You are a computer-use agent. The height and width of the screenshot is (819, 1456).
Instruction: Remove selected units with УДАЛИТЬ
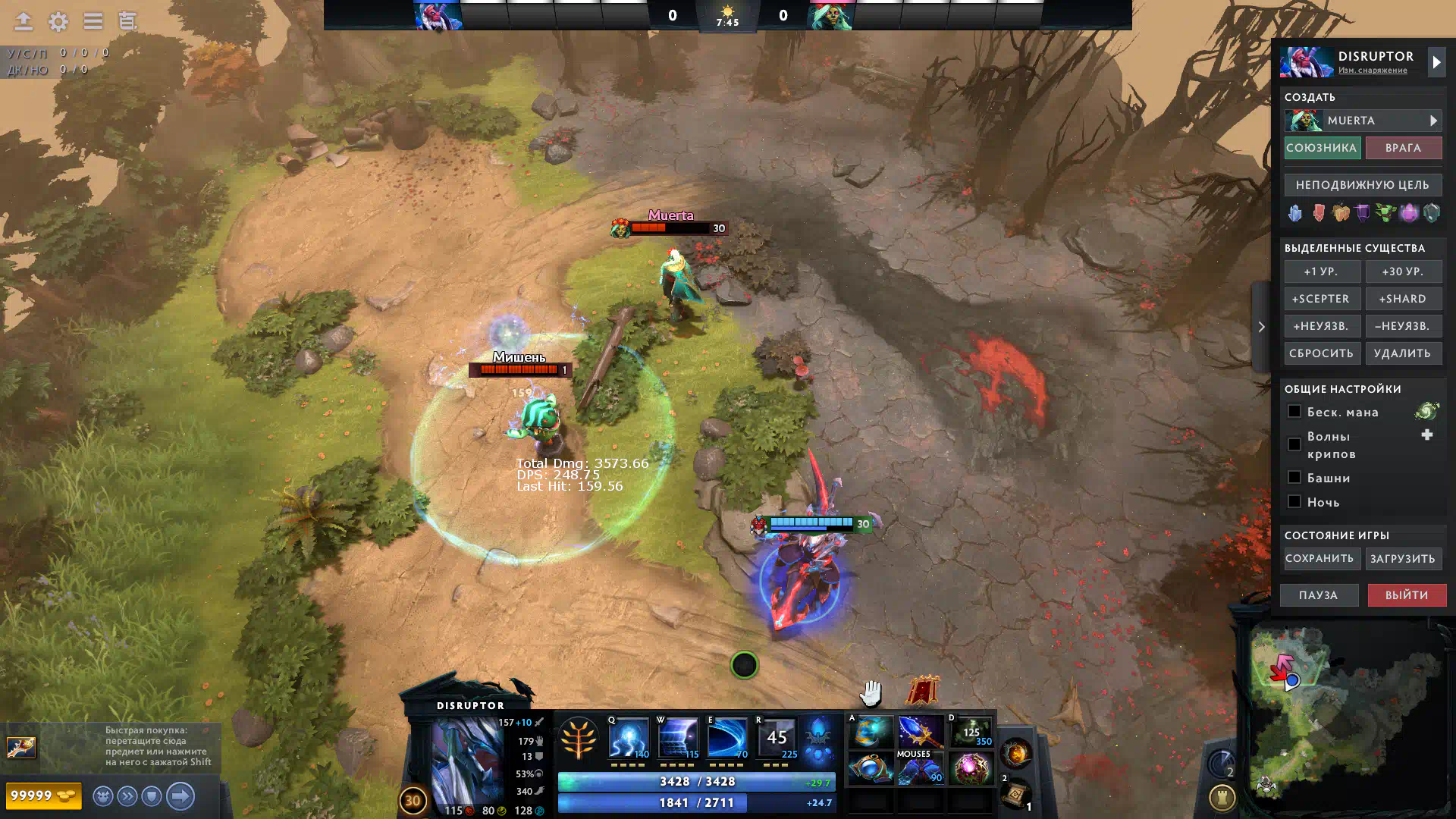(x=1403, y=353)
